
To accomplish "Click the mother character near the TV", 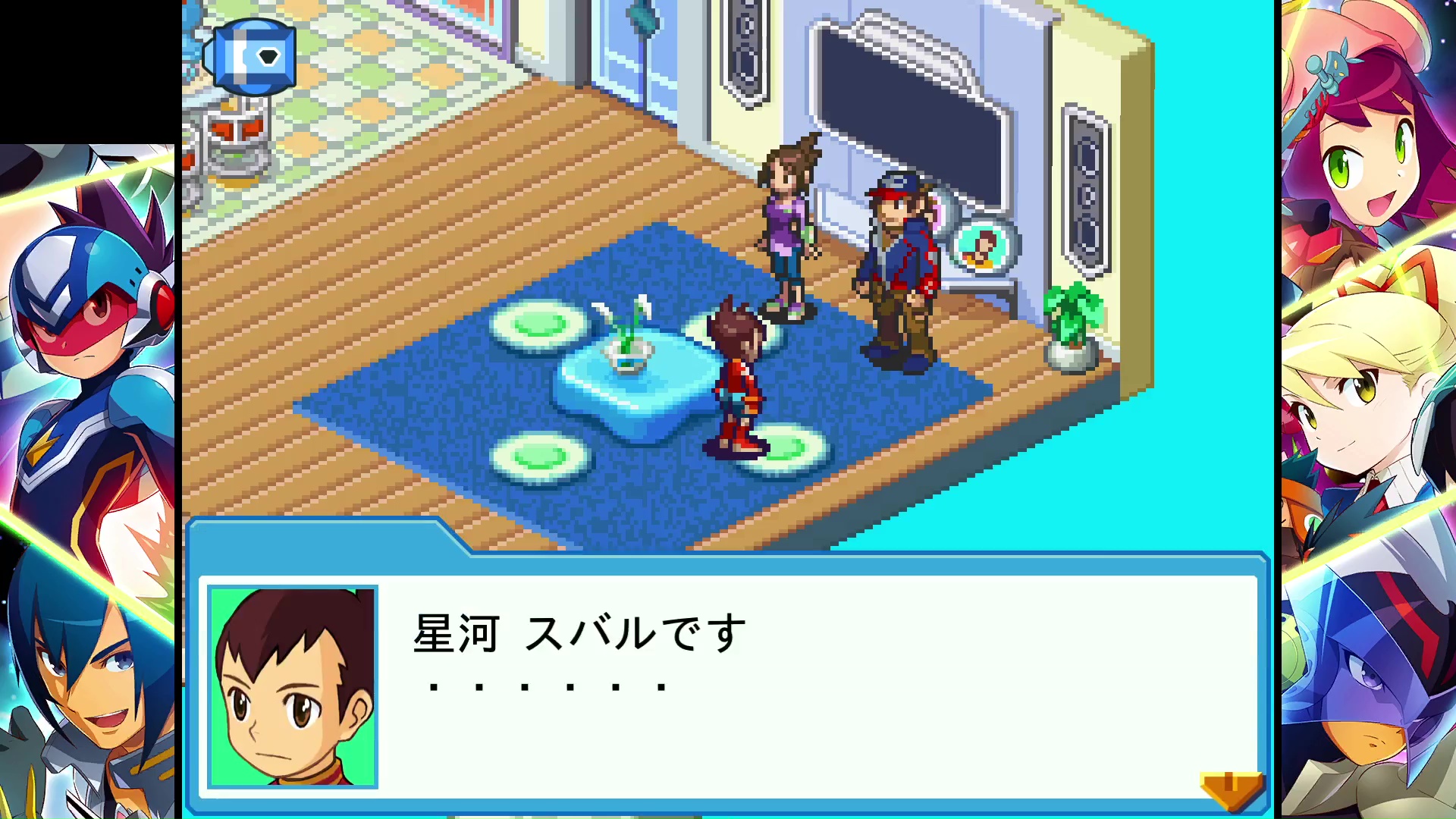I will [789, 220].
